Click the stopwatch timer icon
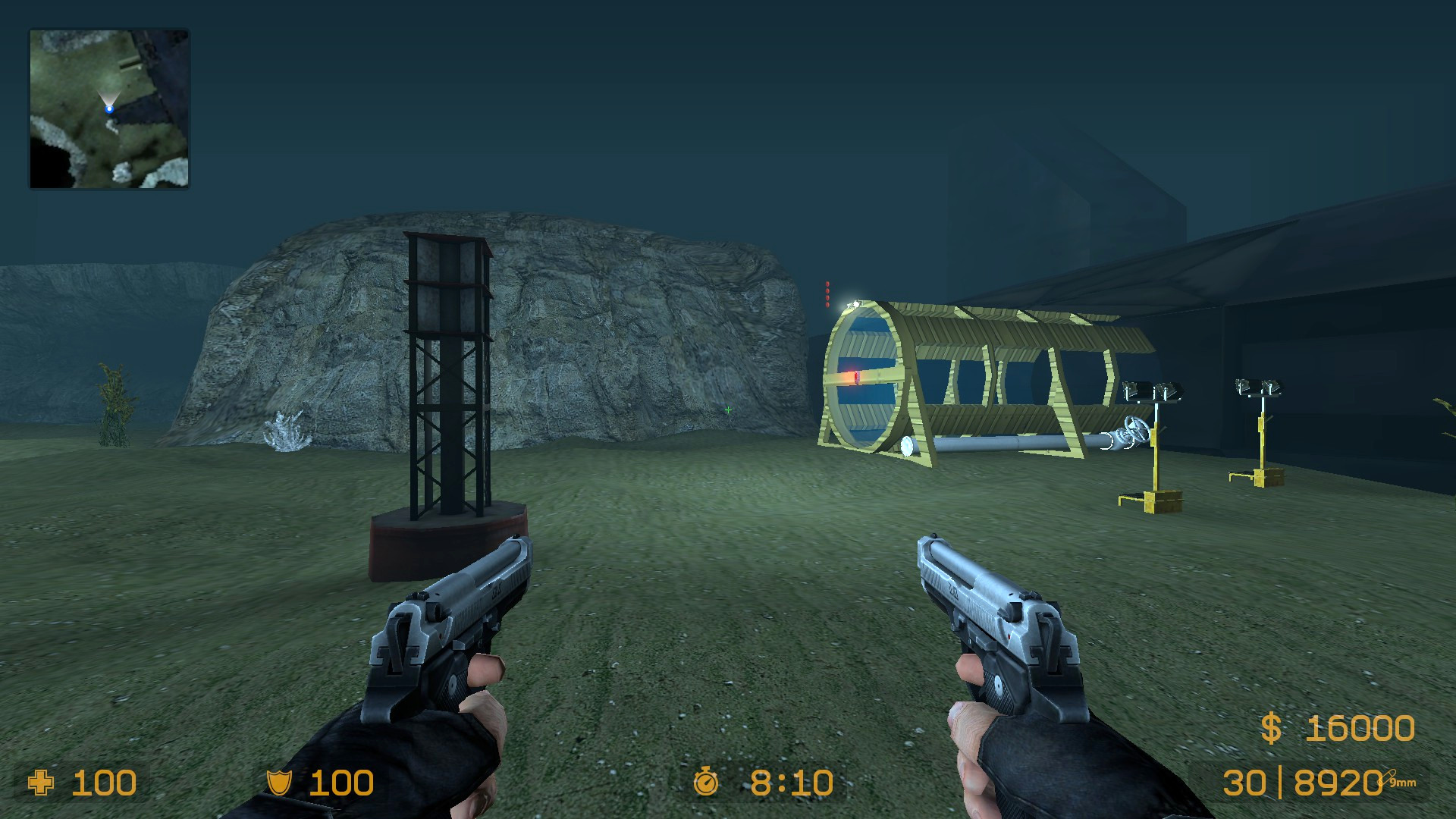Image resolution: width=1456 pixels, height=819 pixels. pos(706,781)
